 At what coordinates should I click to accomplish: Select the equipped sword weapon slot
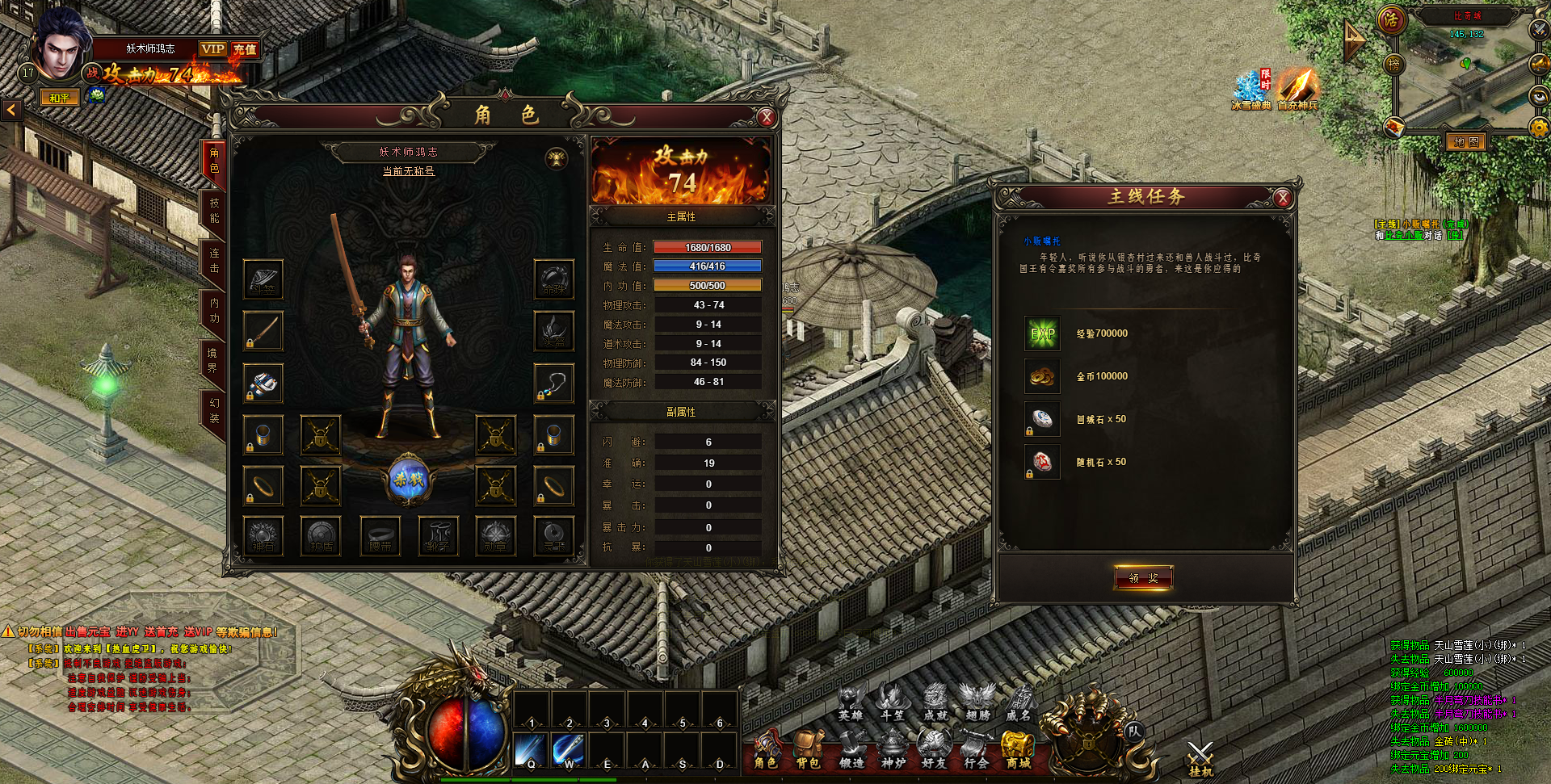[263, 330]
